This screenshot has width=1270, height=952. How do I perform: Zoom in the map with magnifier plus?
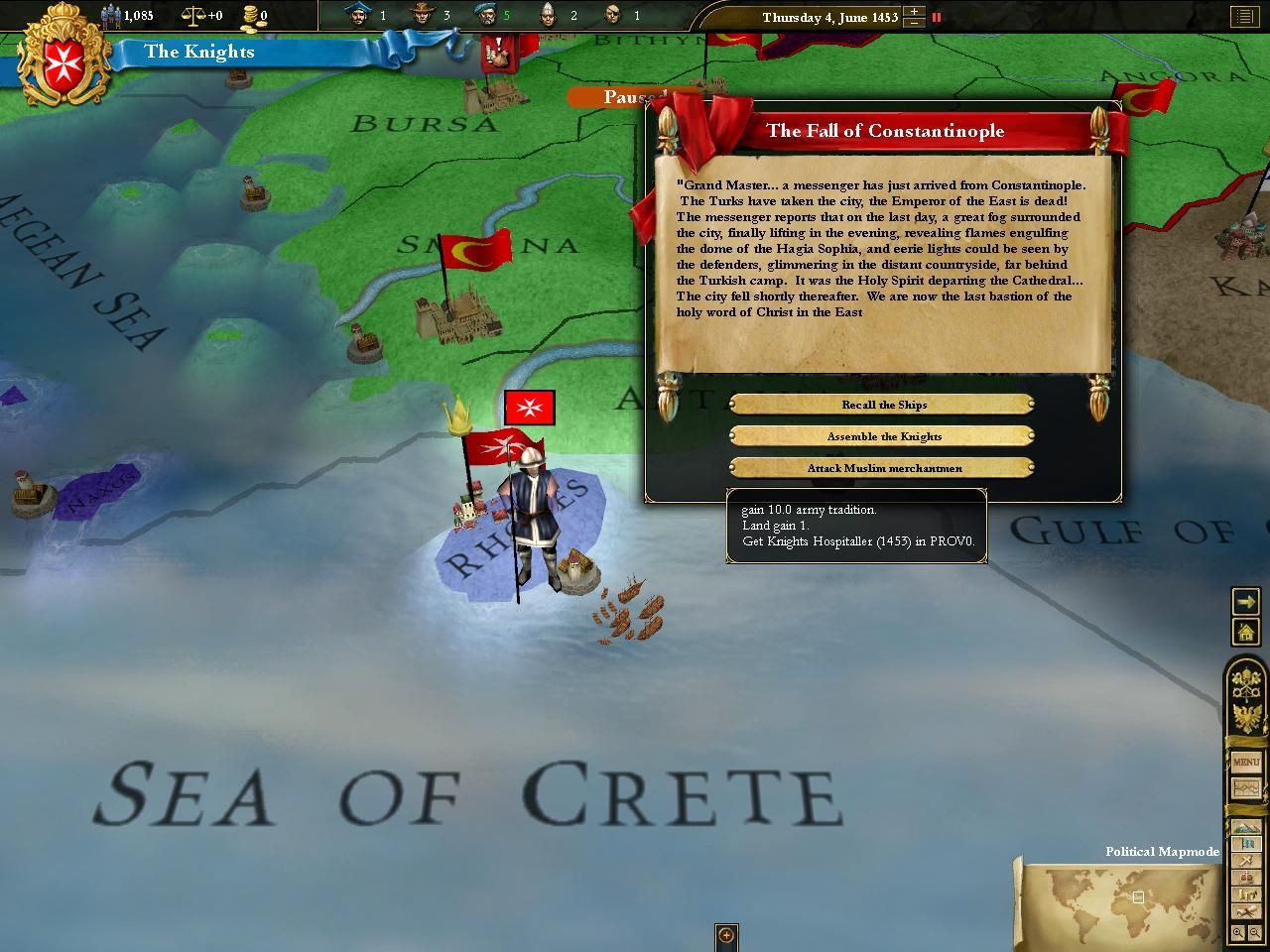(1238, 933)
